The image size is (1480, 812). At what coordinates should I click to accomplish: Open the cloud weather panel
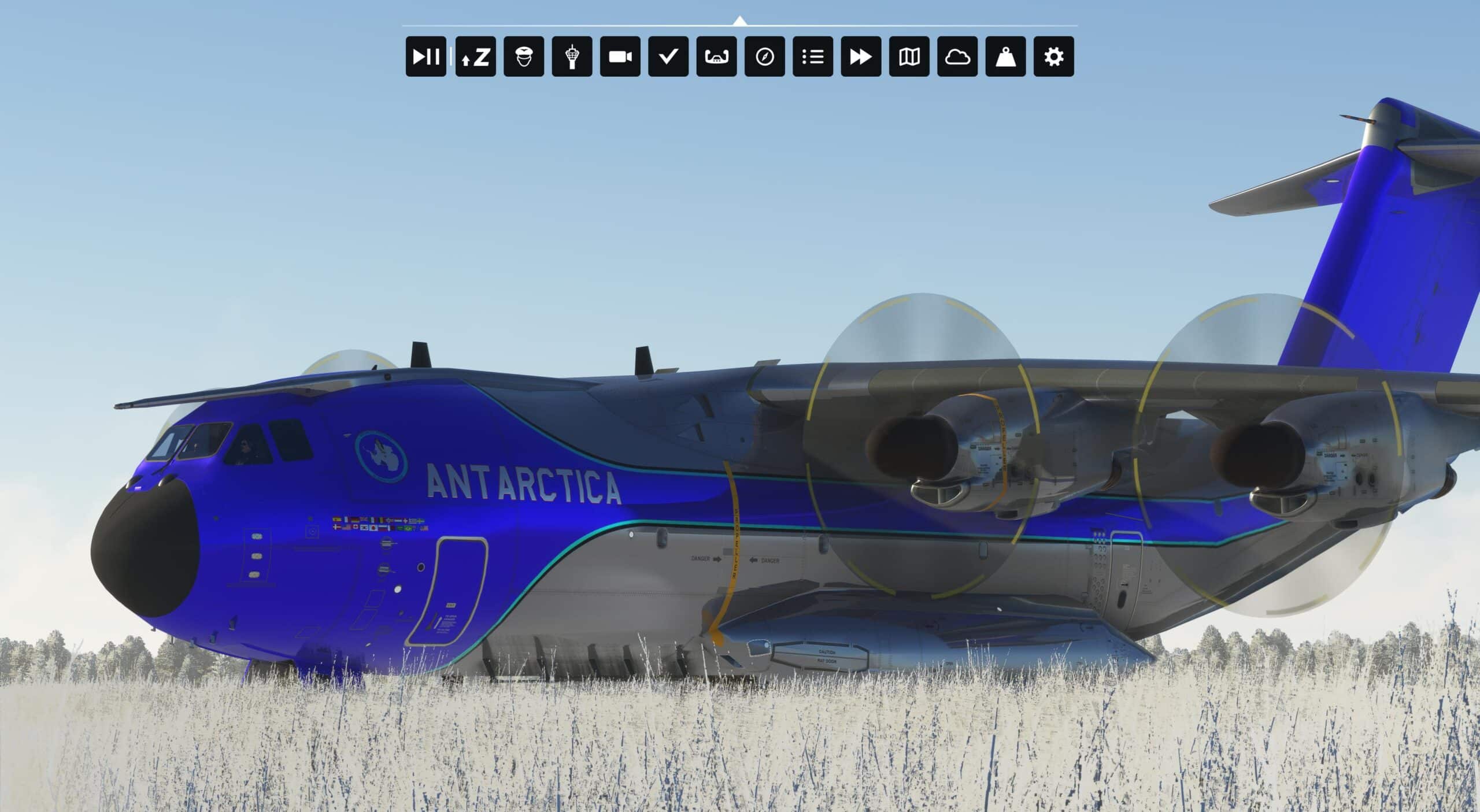(x=957, y=57)
